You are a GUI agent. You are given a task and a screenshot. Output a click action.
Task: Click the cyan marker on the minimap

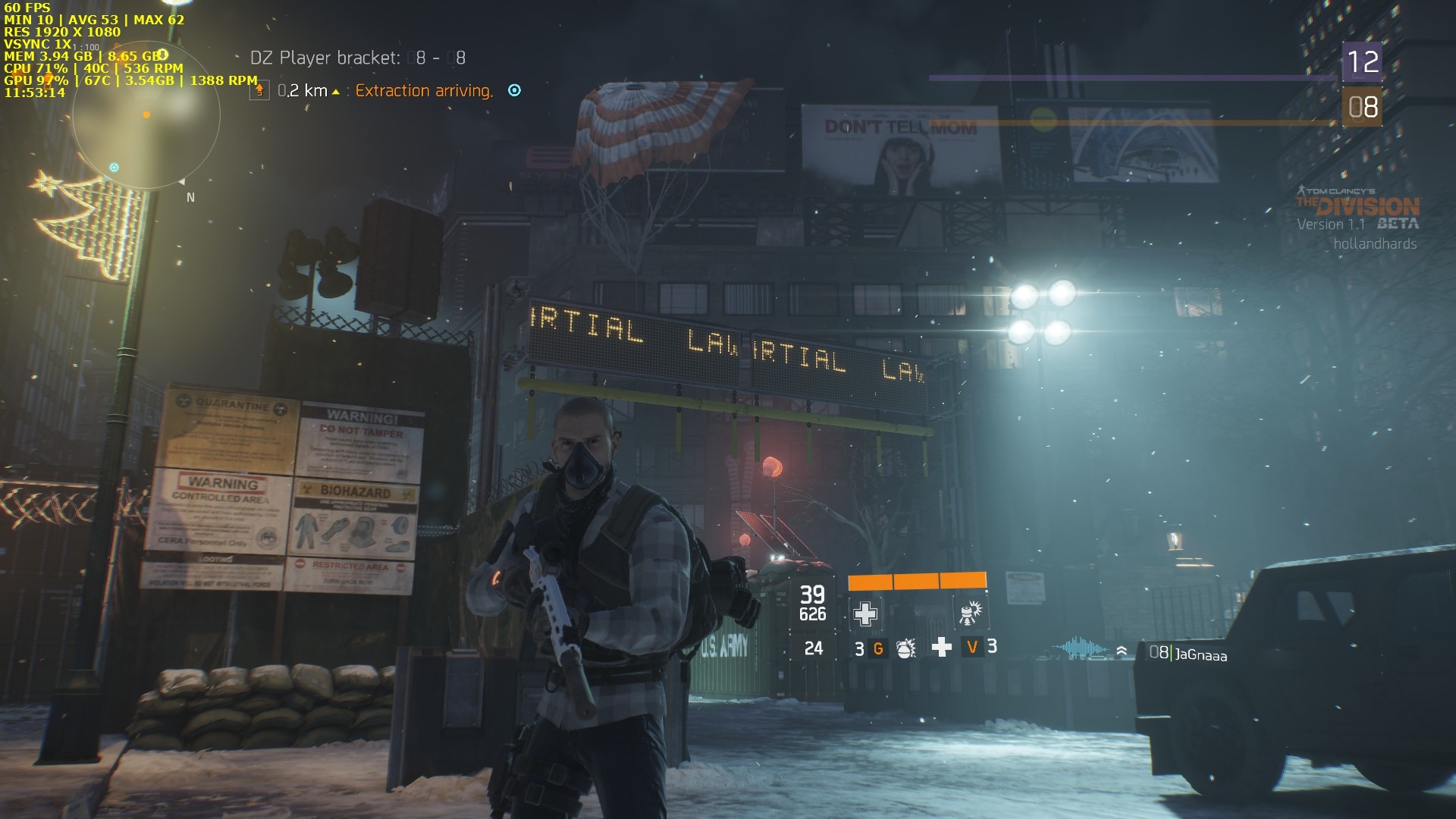(114, 168)
